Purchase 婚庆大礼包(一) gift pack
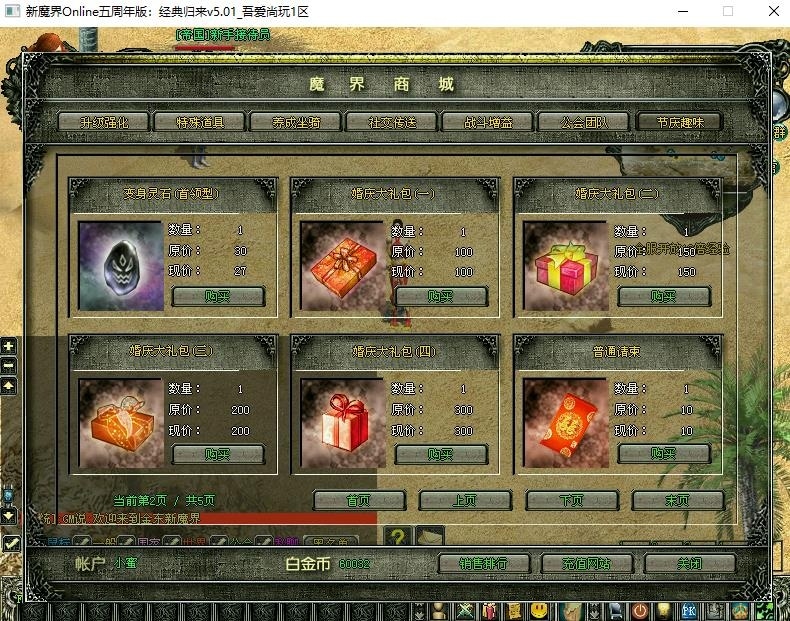Image resolution: width=790 pixels, height=621 pixels. pos(441,297)
